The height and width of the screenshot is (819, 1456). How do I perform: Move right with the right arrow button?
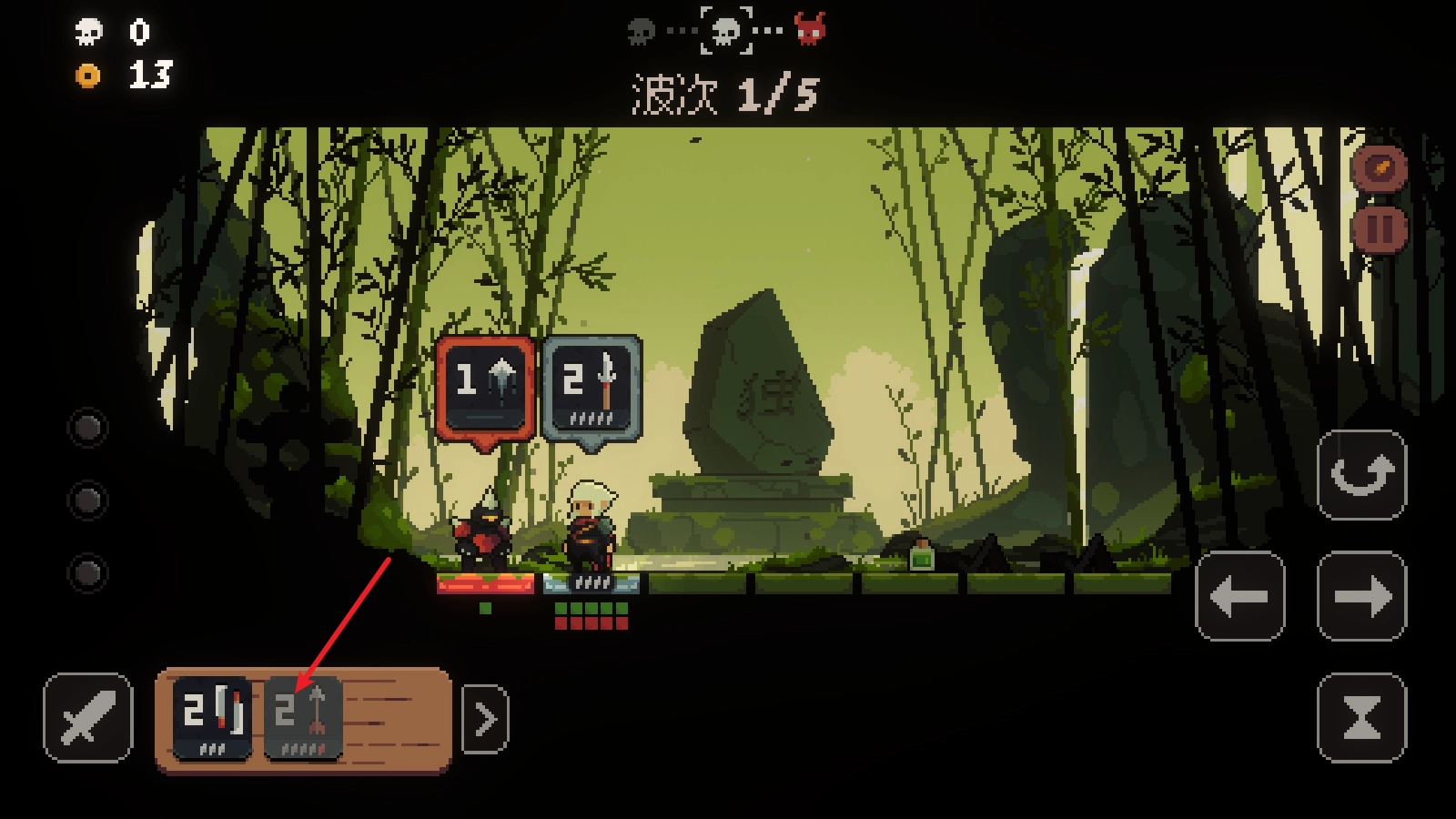(1361, 596)
